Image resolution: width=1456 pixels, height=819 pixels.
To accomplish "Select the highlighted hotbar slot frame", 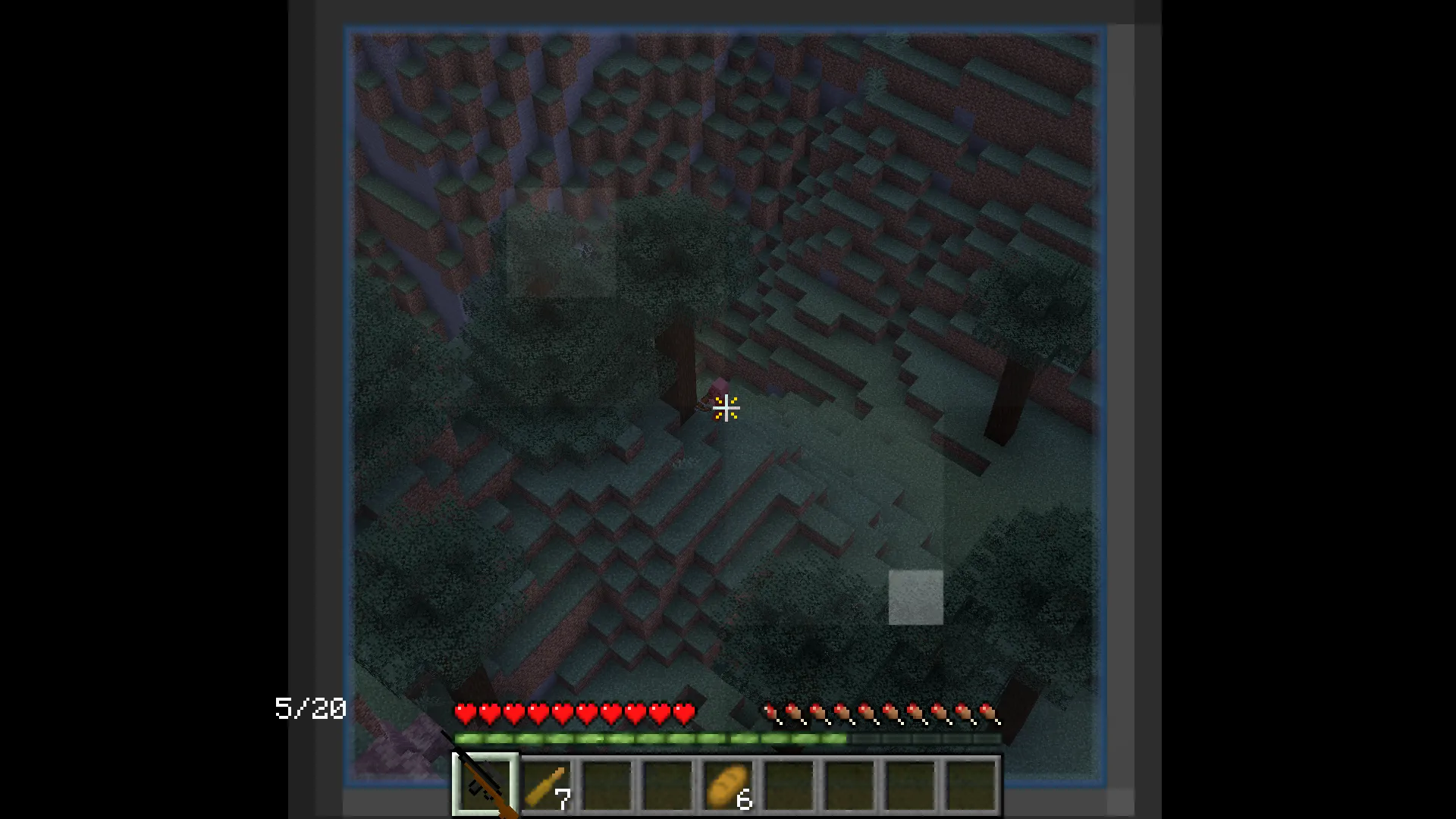I will tap(485, 785).
